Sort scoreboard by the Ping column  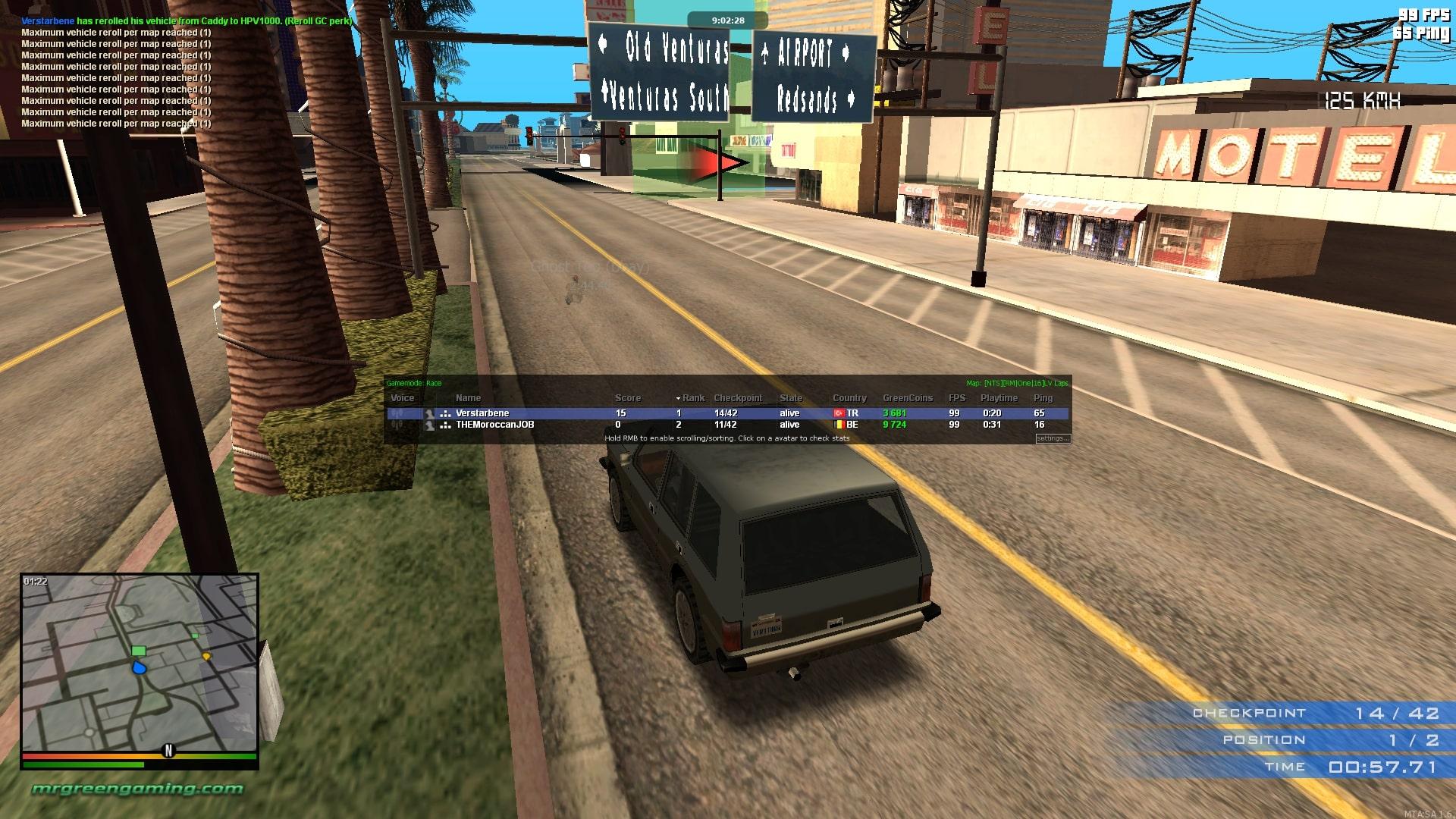point(1043,398)
